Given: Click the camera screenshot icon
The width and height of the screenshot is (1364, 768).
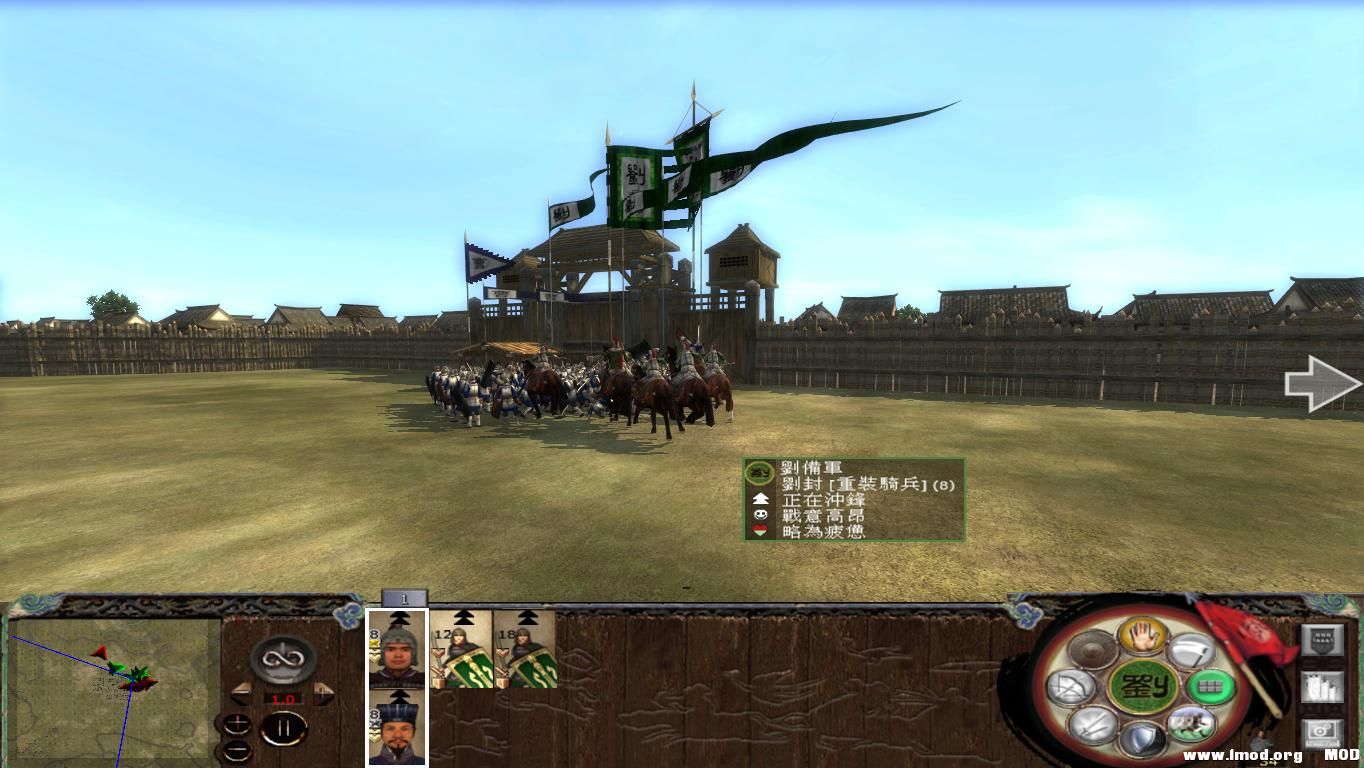Looking at the screenshot, I should click(x=1321, y=731).
